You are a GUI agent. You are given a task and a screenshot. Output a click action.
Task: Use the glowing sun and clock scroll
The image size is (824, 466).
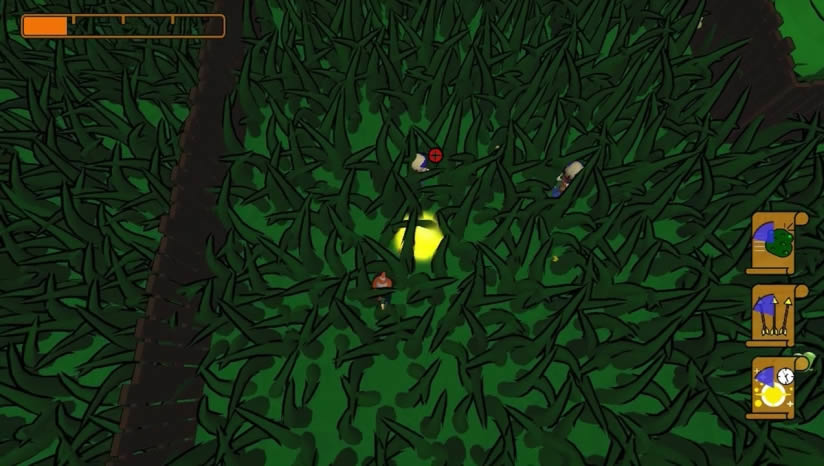coord(773,387)
